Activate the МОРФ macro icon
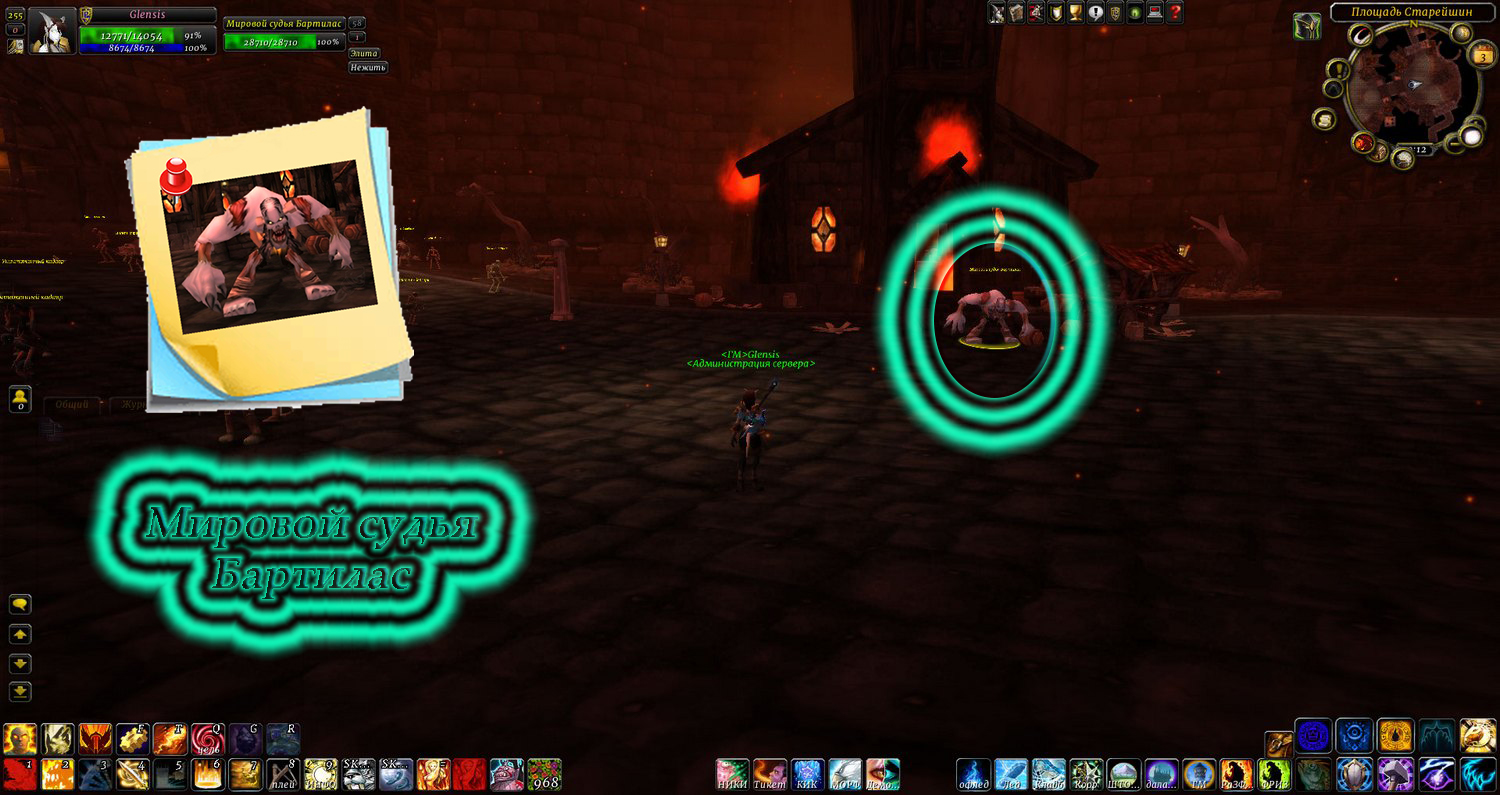Screen dimensions: 1500x795 point(845,774)
